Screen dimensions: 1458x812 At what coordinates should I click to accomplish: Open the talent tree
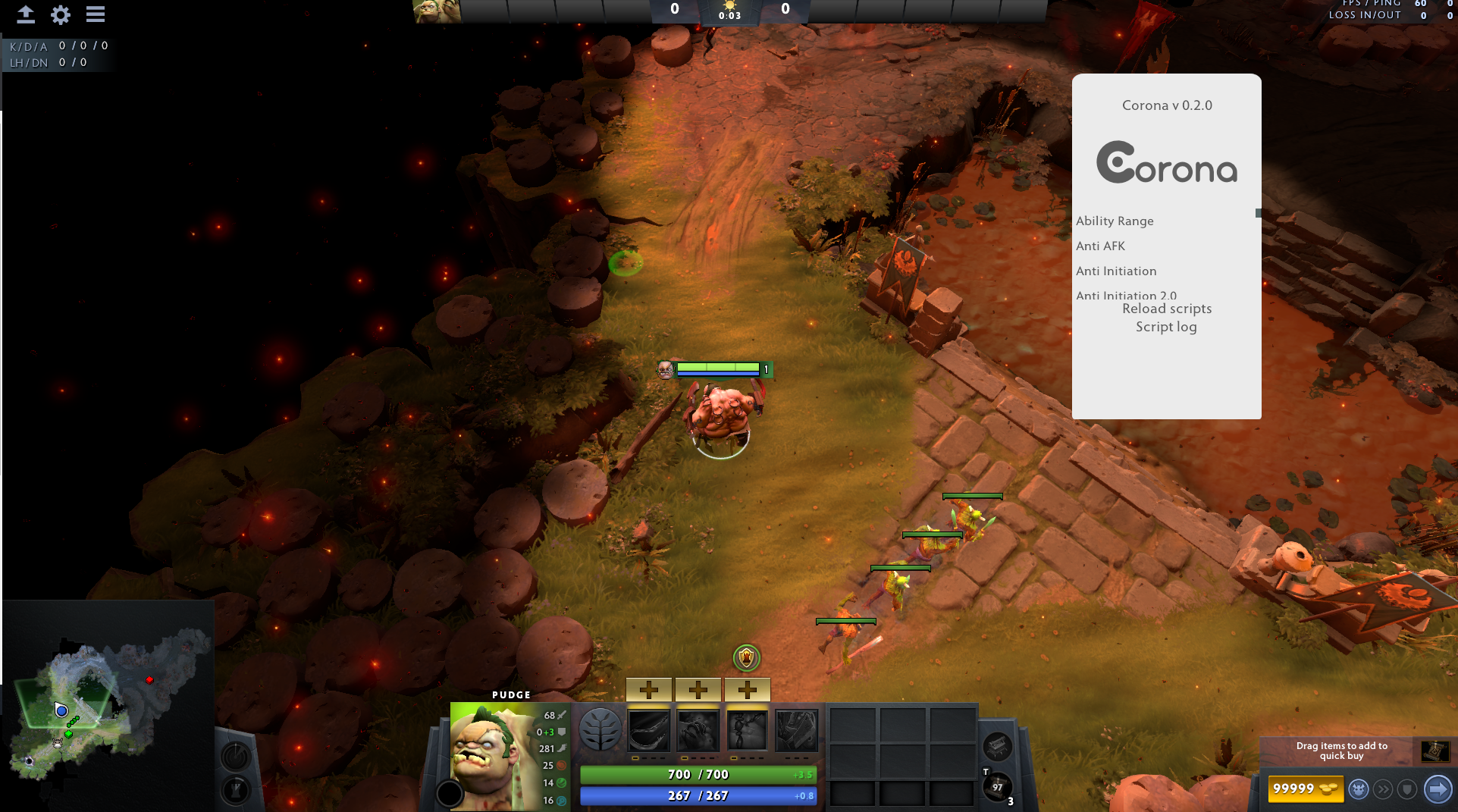click(x=600, y=729)
